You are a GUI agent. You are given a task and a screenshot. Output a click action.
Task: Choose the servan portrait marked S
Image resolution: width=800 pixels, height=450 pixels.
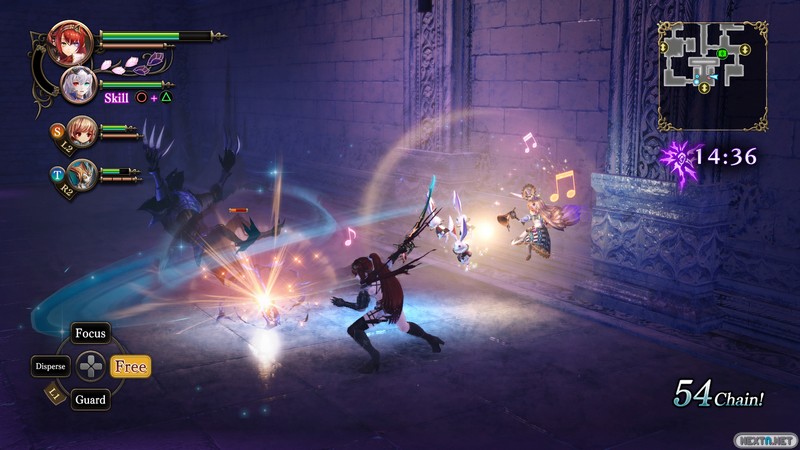[x=81, y=130]
